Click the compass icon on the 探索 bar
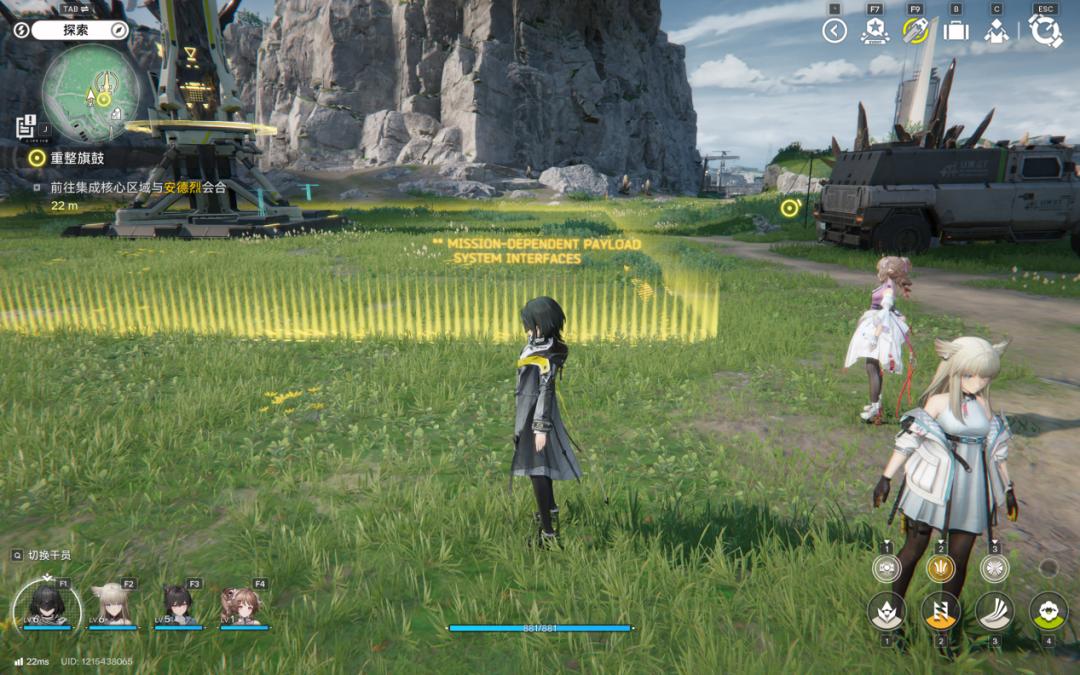Screen dimensions: 1080x675 pyautogui.click(x=118, y=30)
